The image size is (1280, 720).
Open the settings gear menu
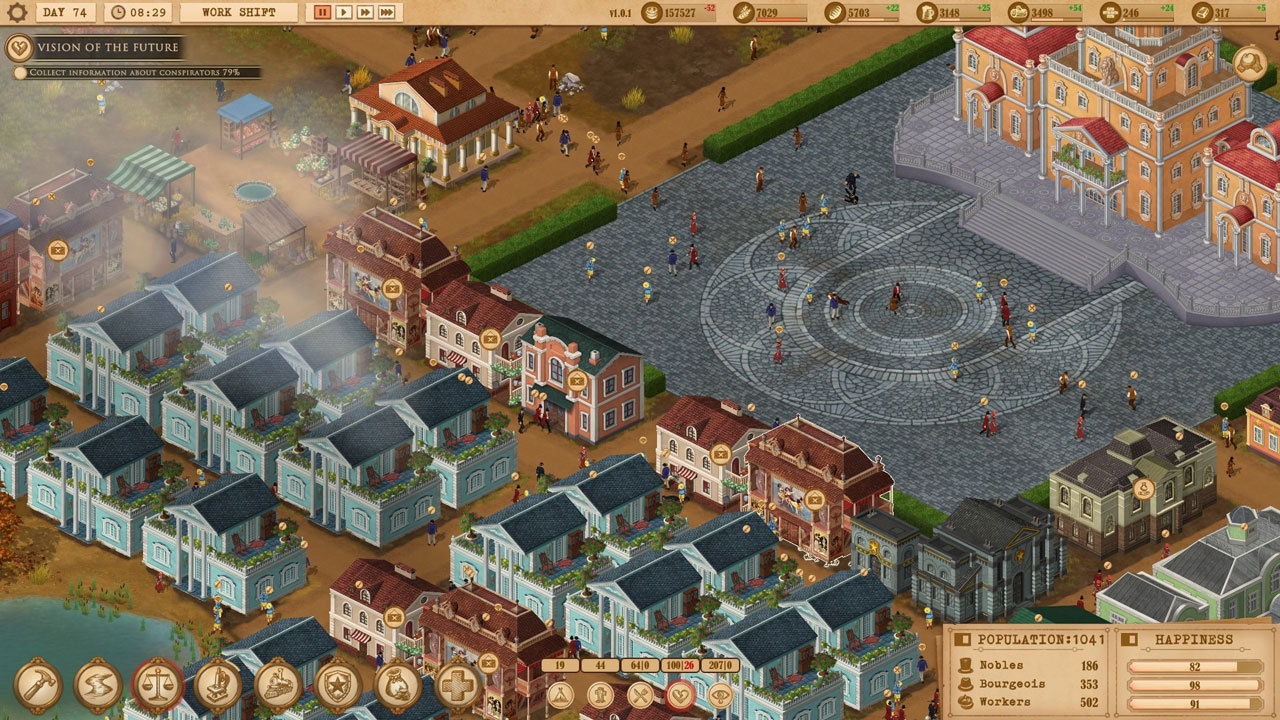(16, 13)
